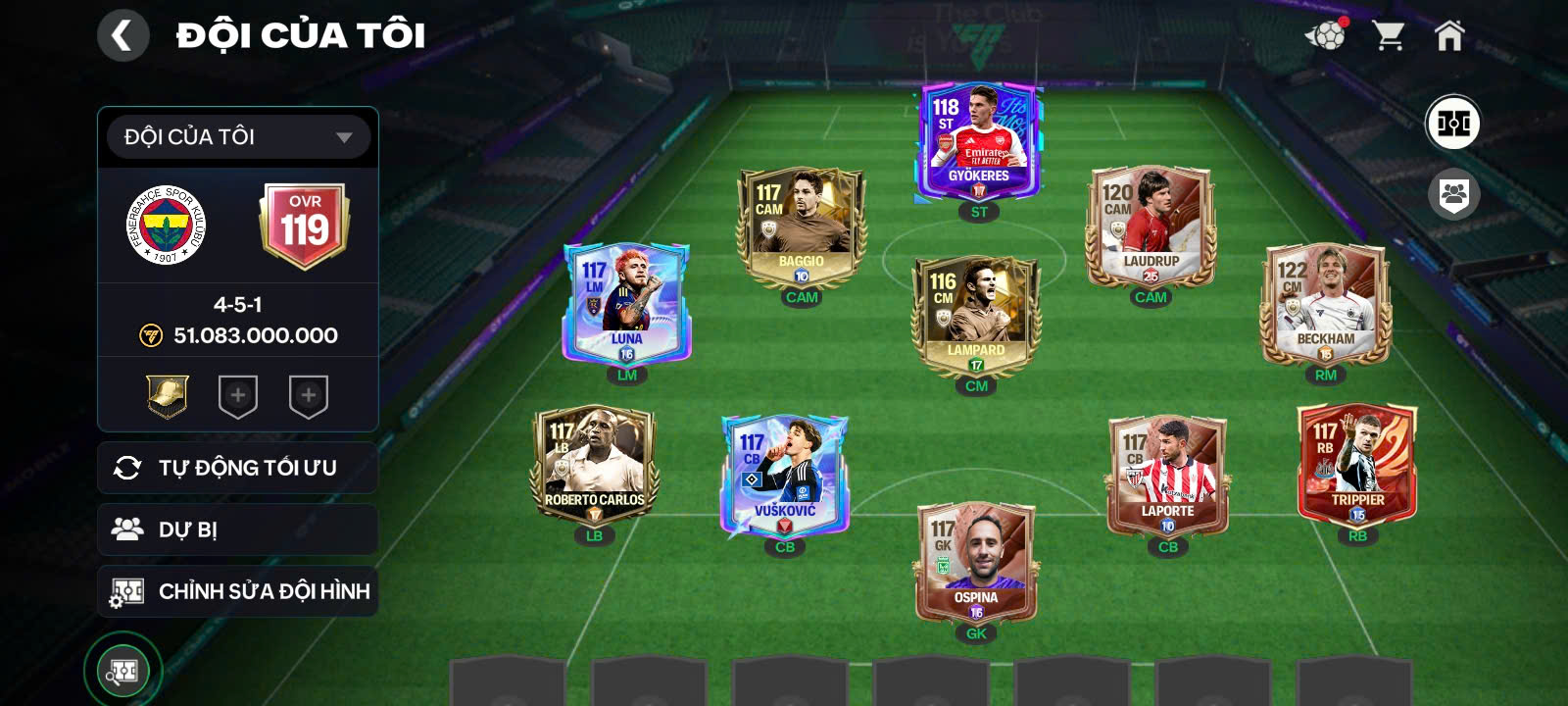
Task: Open DỰ BỊ to view substitutes
Action: pos(237,529)
